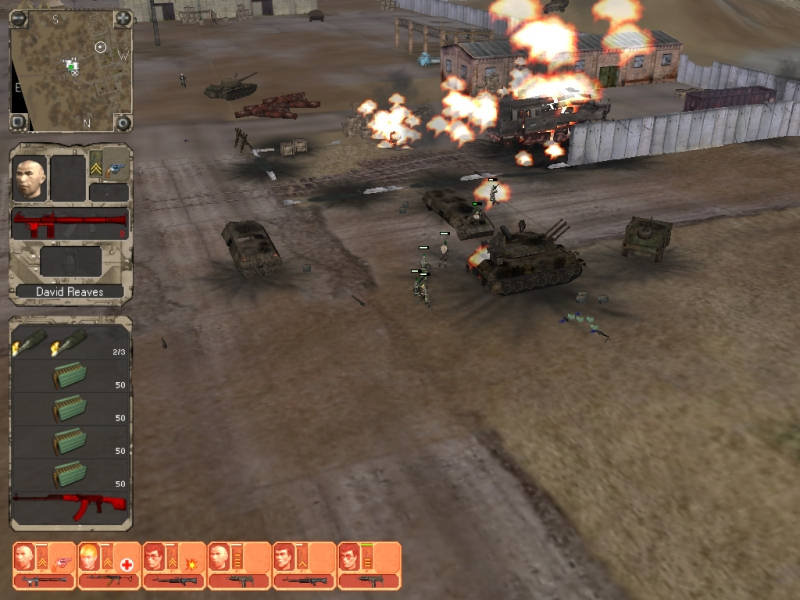Choose the red assault rifle in the inventory list
800x600 pixels.
tap(70, 503)
